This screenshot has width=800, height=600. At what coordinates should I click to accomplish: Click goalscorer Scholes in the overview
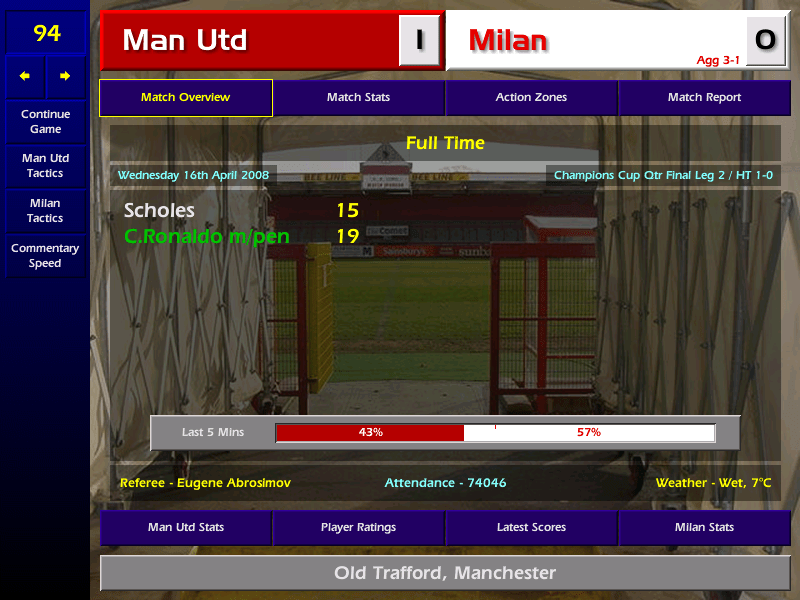click(x=159, y=211)
